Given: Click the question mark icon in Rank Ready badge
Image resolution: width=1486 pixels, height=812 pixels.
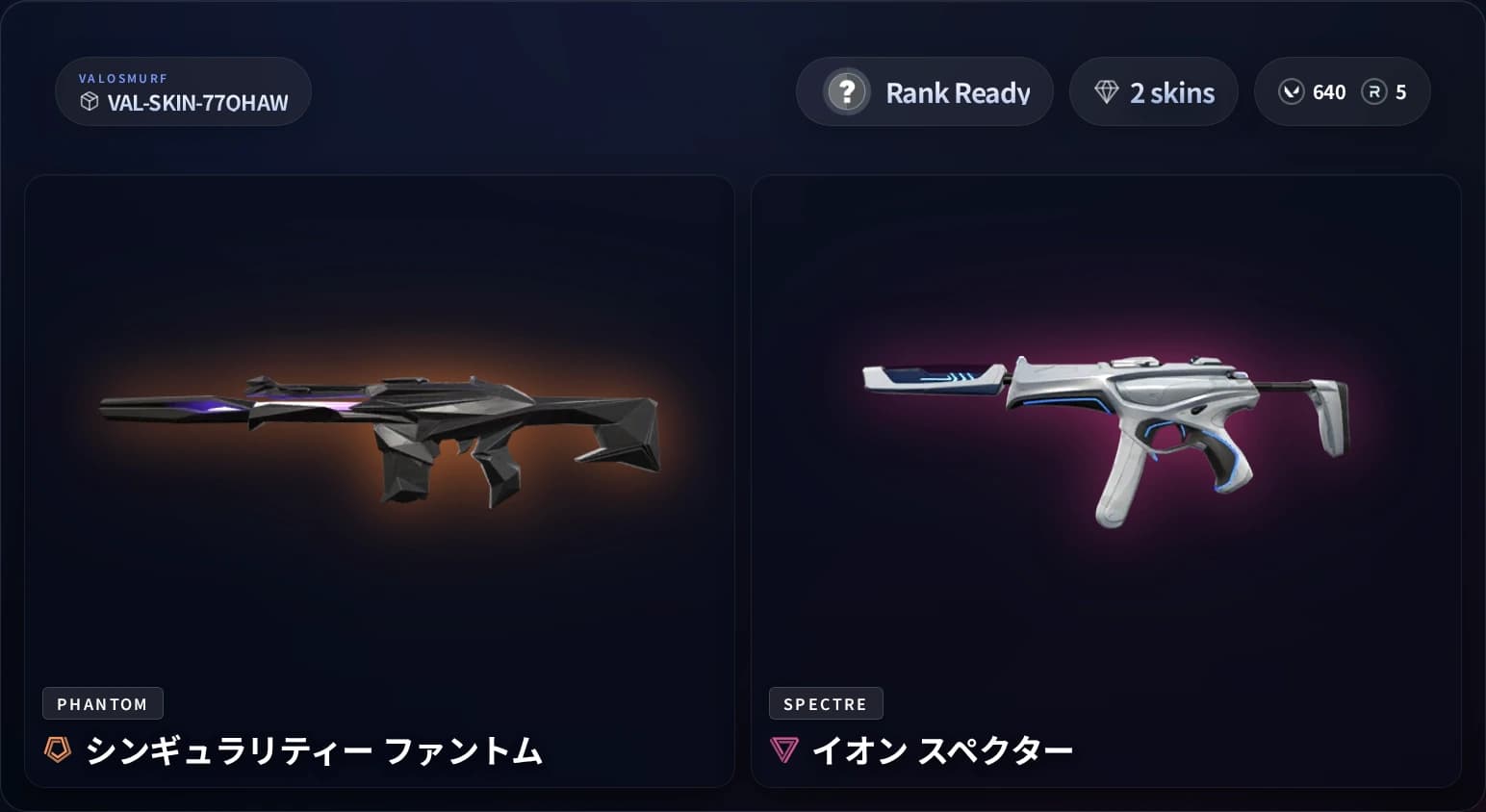Looking at the screenshot, I should click(x=845, y=92).
